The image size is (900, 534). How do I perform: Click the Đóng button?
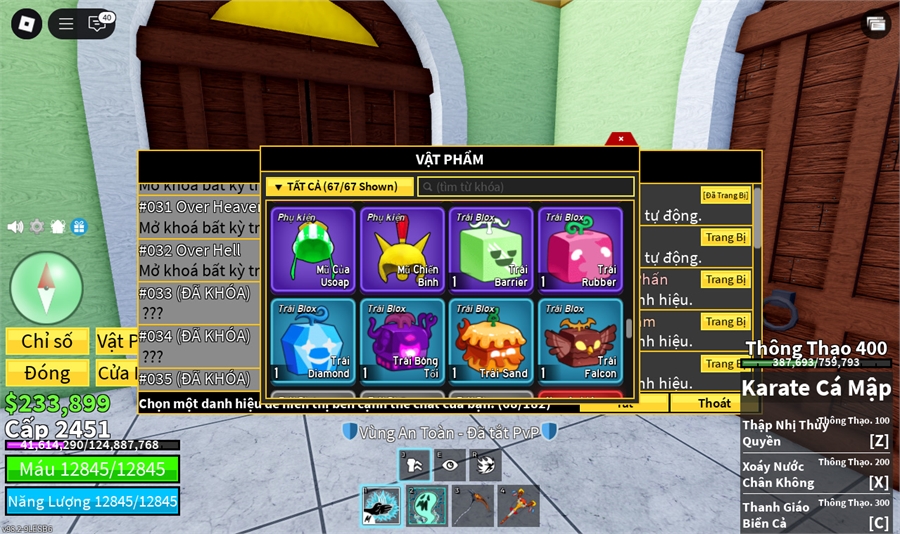pyautogui.click(x=47, y=373)
